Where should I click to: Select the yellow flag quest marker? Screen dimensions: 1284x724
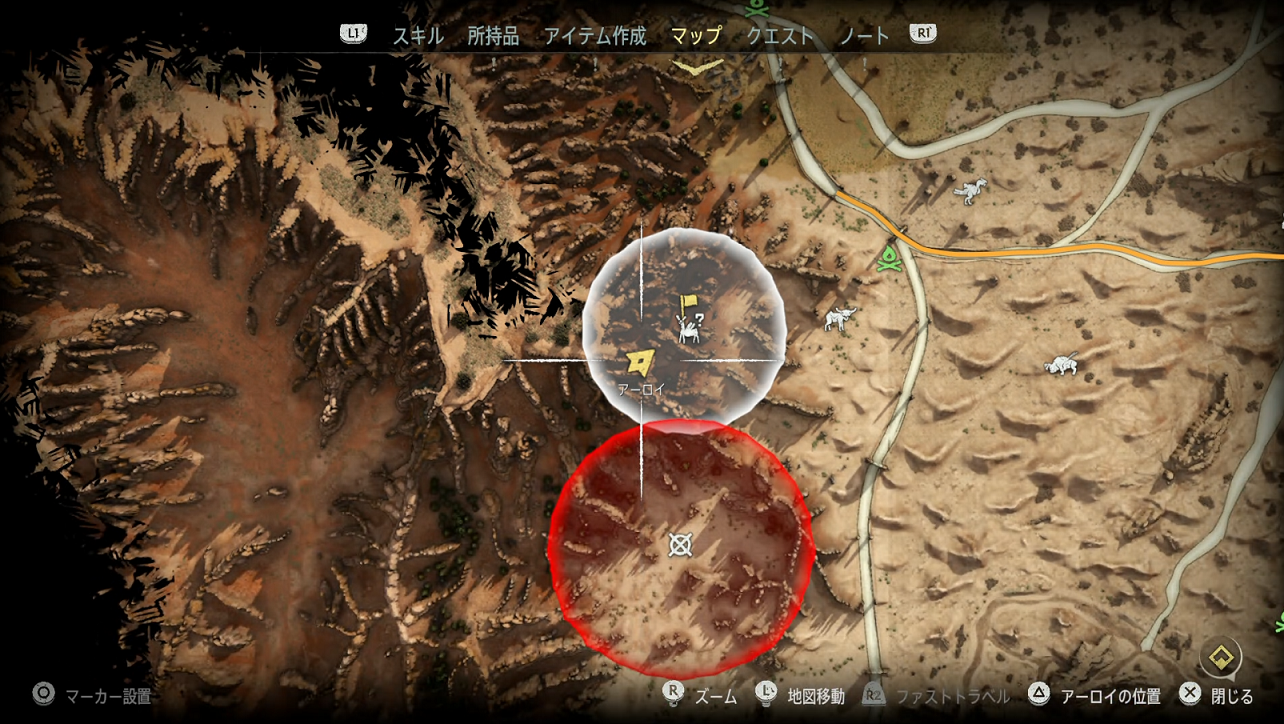click(x=687, y=303)
